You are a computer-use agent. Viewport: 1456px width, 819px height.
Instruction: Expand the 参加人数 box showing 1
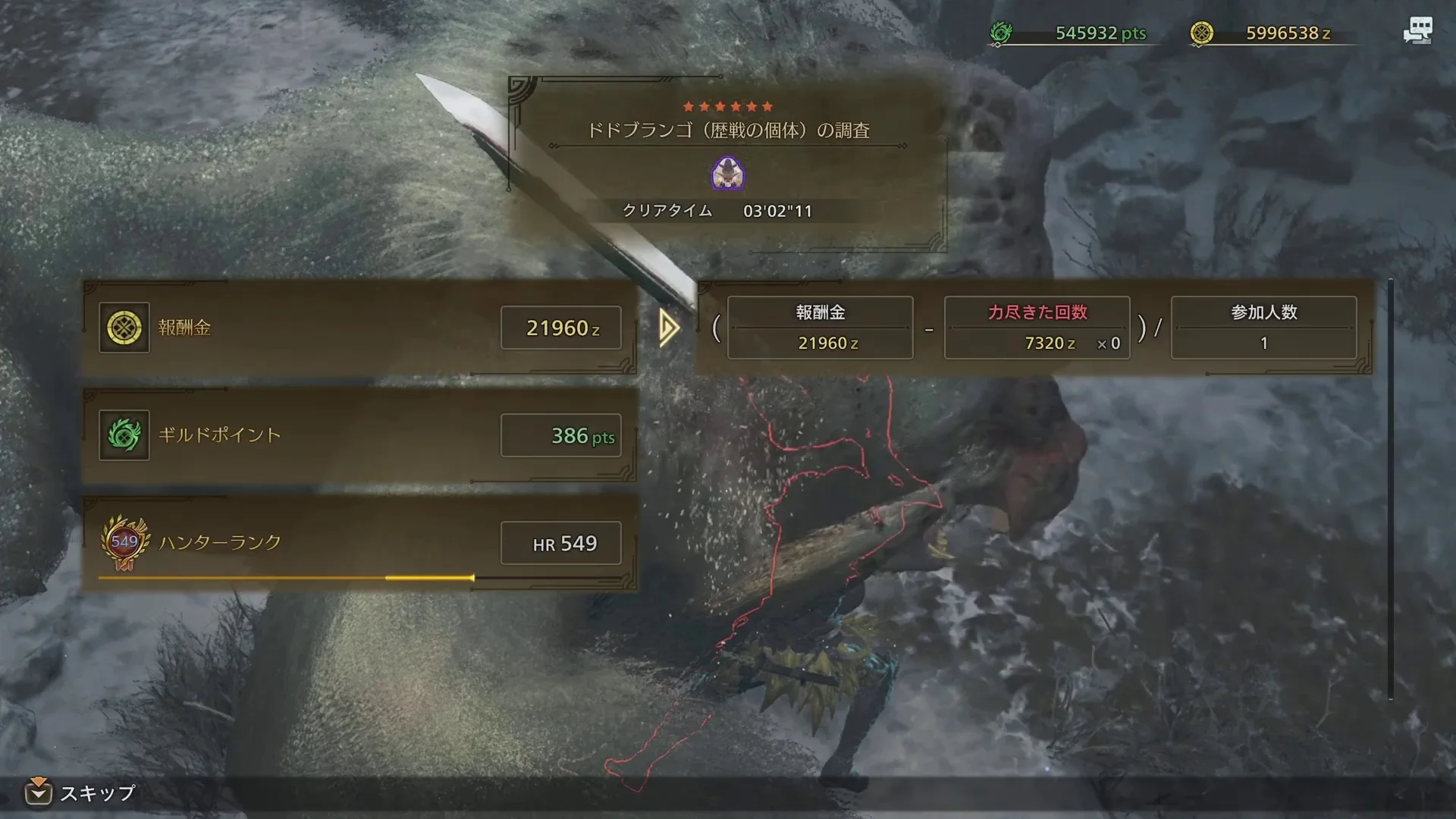[x=1263, y=326]
